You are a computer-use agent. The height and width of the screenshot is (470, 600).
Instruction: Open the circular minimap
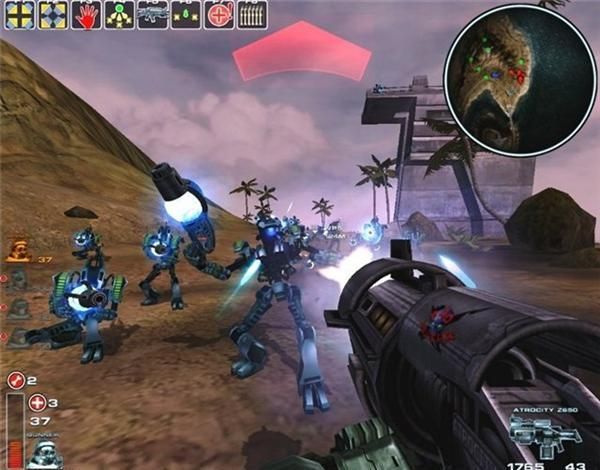pos(506,76)
